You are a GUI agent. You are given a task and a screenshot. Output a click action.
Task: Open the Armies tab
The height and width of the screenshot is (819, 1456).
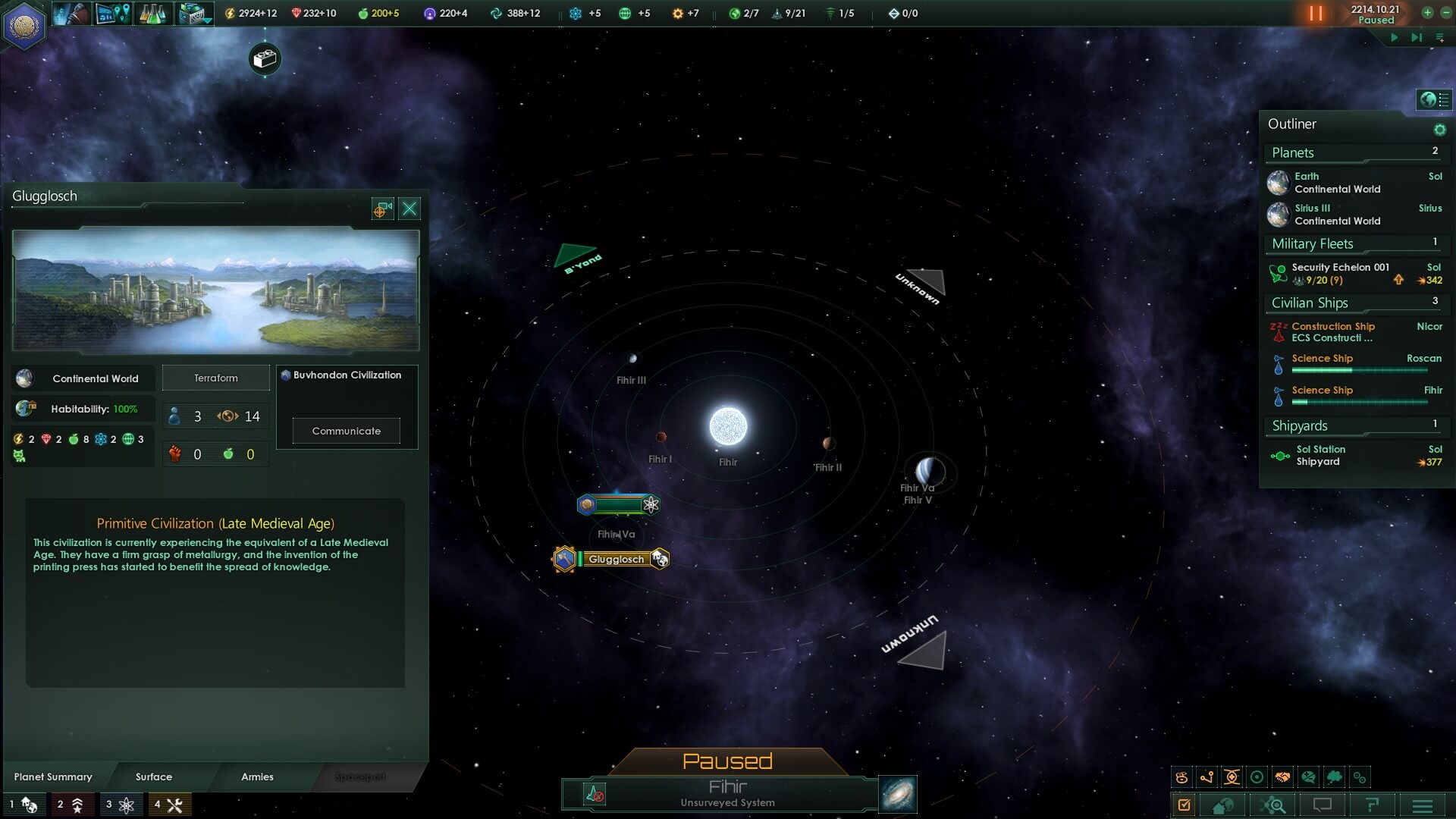click(x=257, y=777)
